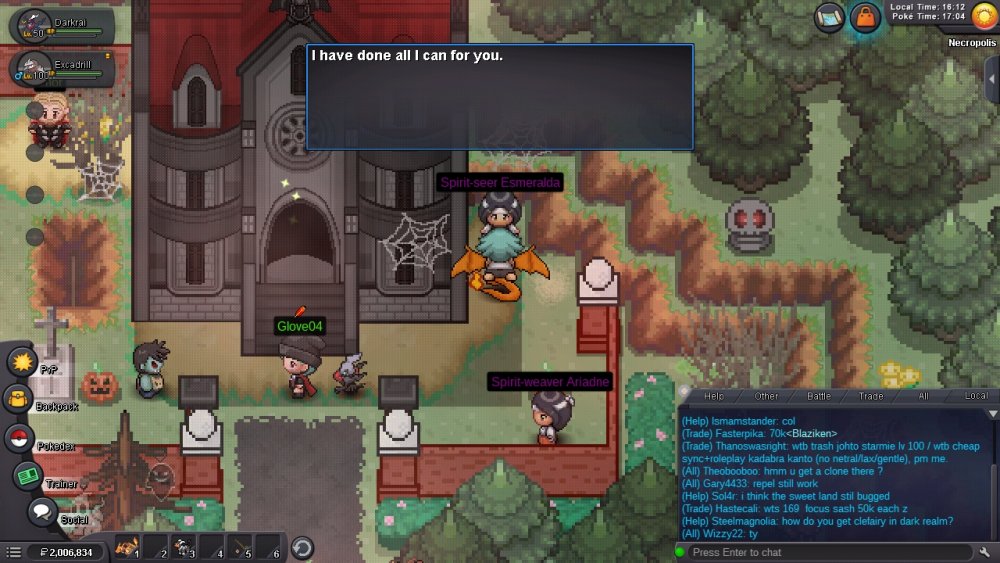The image size is (1000, 563).
Task: Show the Trainer card
Action: click(27, 476)
